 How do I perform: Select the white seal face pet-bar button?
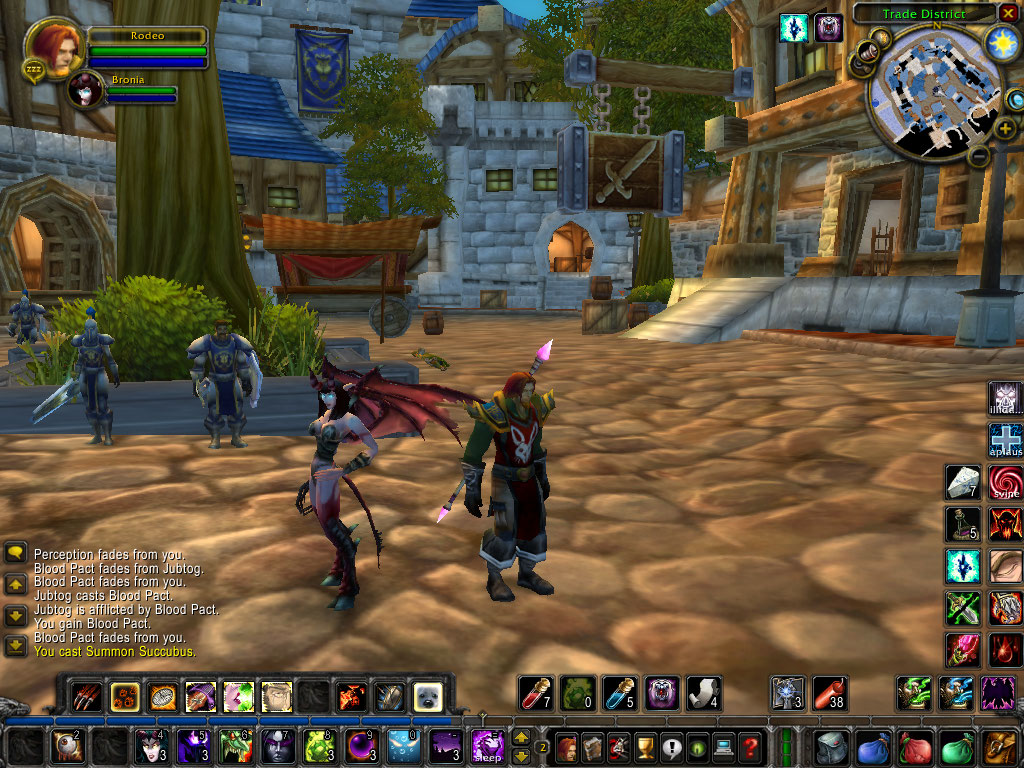[428, 696]
